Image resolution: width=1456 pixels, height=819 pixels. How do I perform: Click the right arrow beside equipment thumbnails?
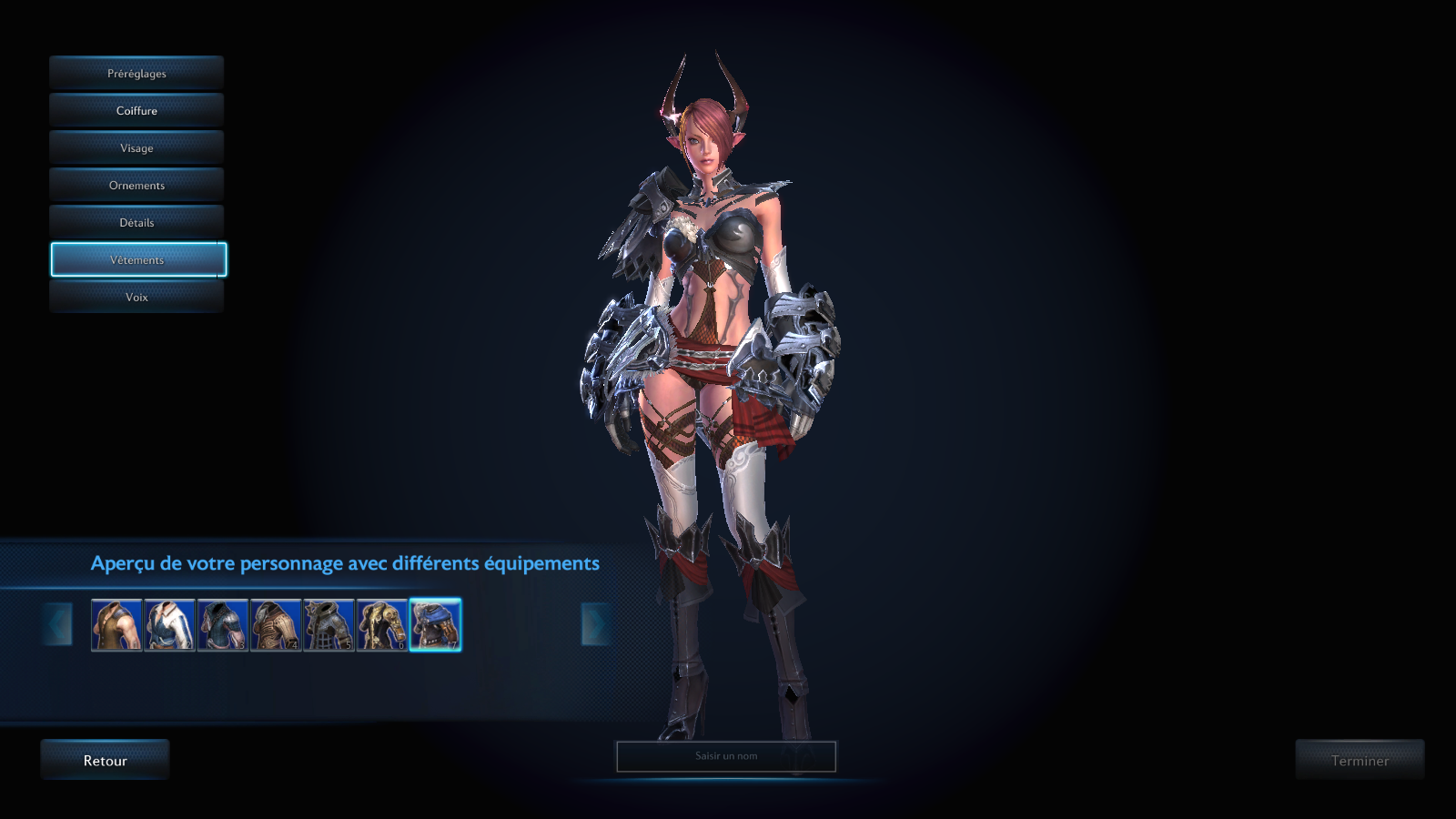point(596,624)
